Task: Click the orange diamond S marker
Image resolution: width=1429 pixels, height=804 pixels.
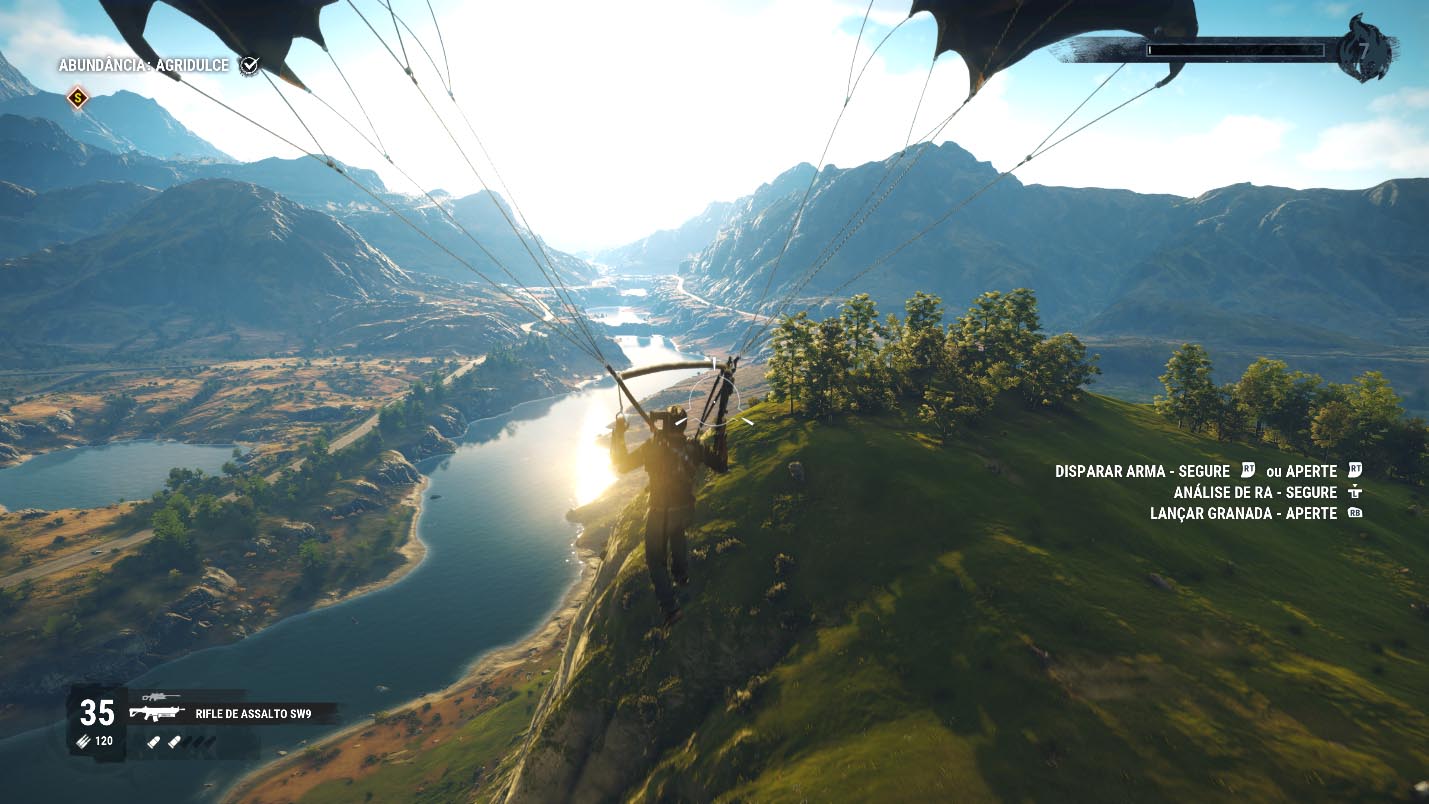Action: (x=78, y=98)
